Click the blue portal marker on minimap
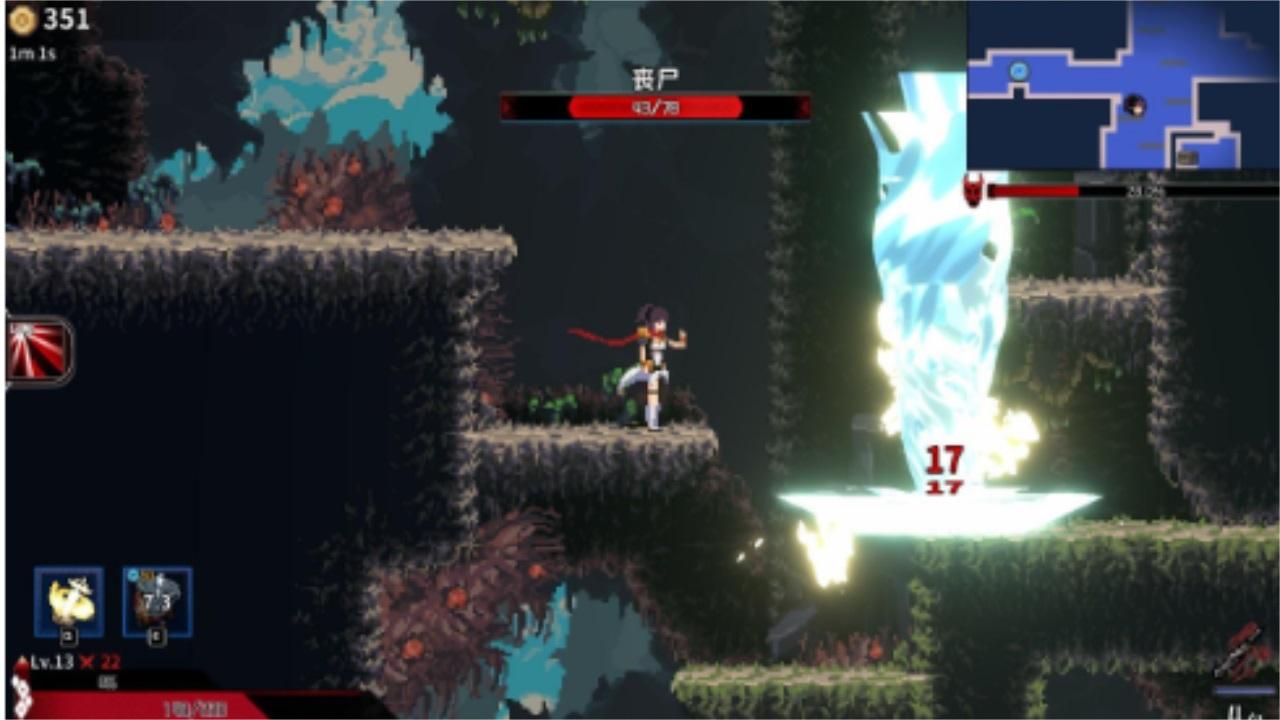This screenshot has width=1280, height=720. pyautogui.click(x=1020, y=71)
